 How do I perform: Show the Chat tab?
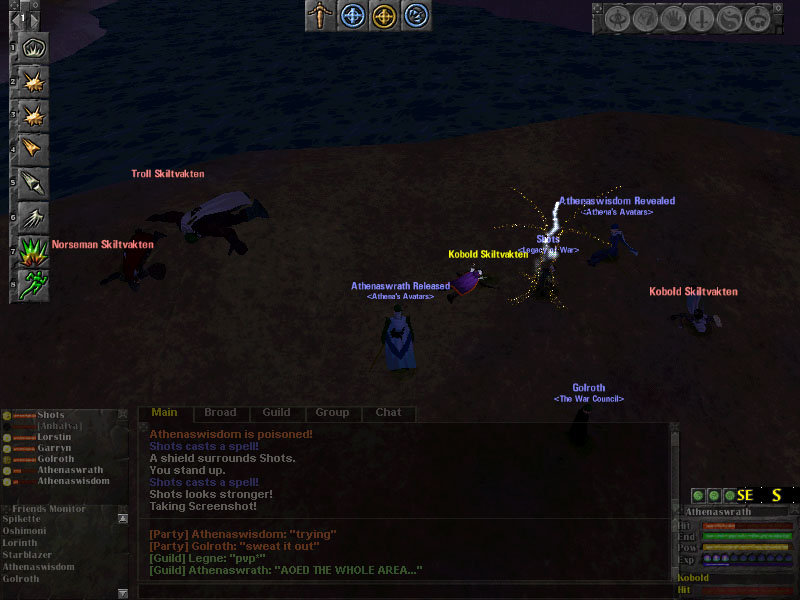388,412
